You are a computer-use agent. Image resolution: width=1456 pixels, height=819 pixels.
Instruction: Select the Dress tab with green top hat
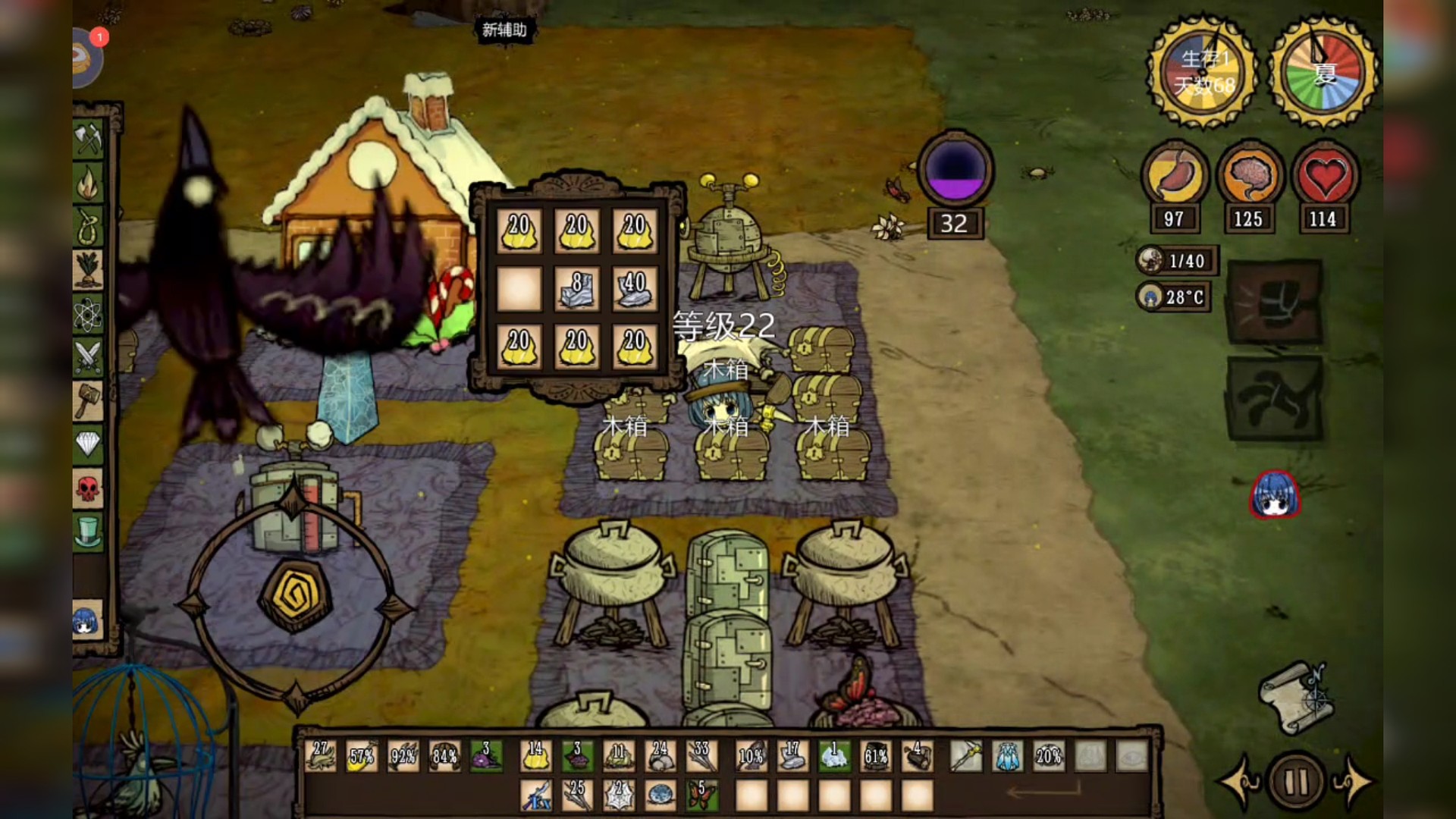pyautogui.click(x=88, y=531)
